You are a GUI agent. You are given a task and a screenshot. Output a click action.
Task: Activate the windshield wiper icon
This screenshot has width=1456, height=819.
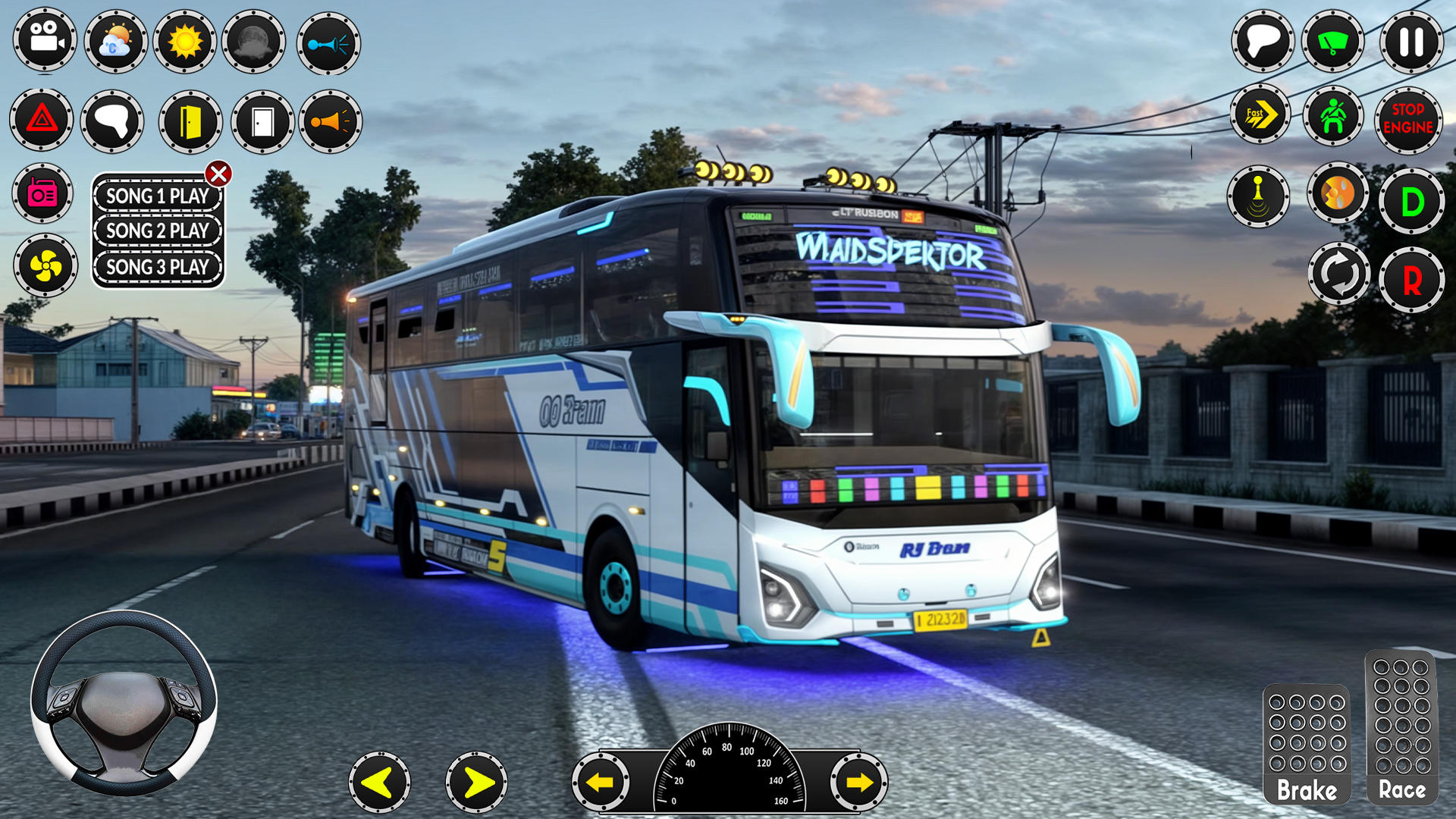[x=1334, y=42]
